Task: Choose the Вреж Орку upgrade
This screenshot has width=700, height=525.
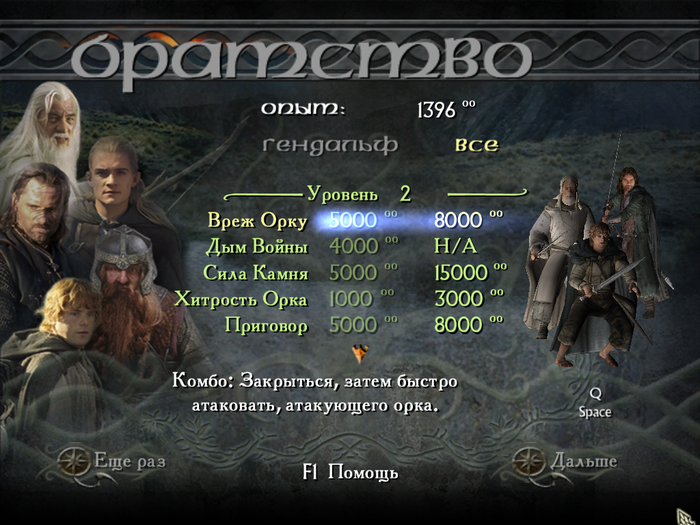Action: tap(257, 220)
